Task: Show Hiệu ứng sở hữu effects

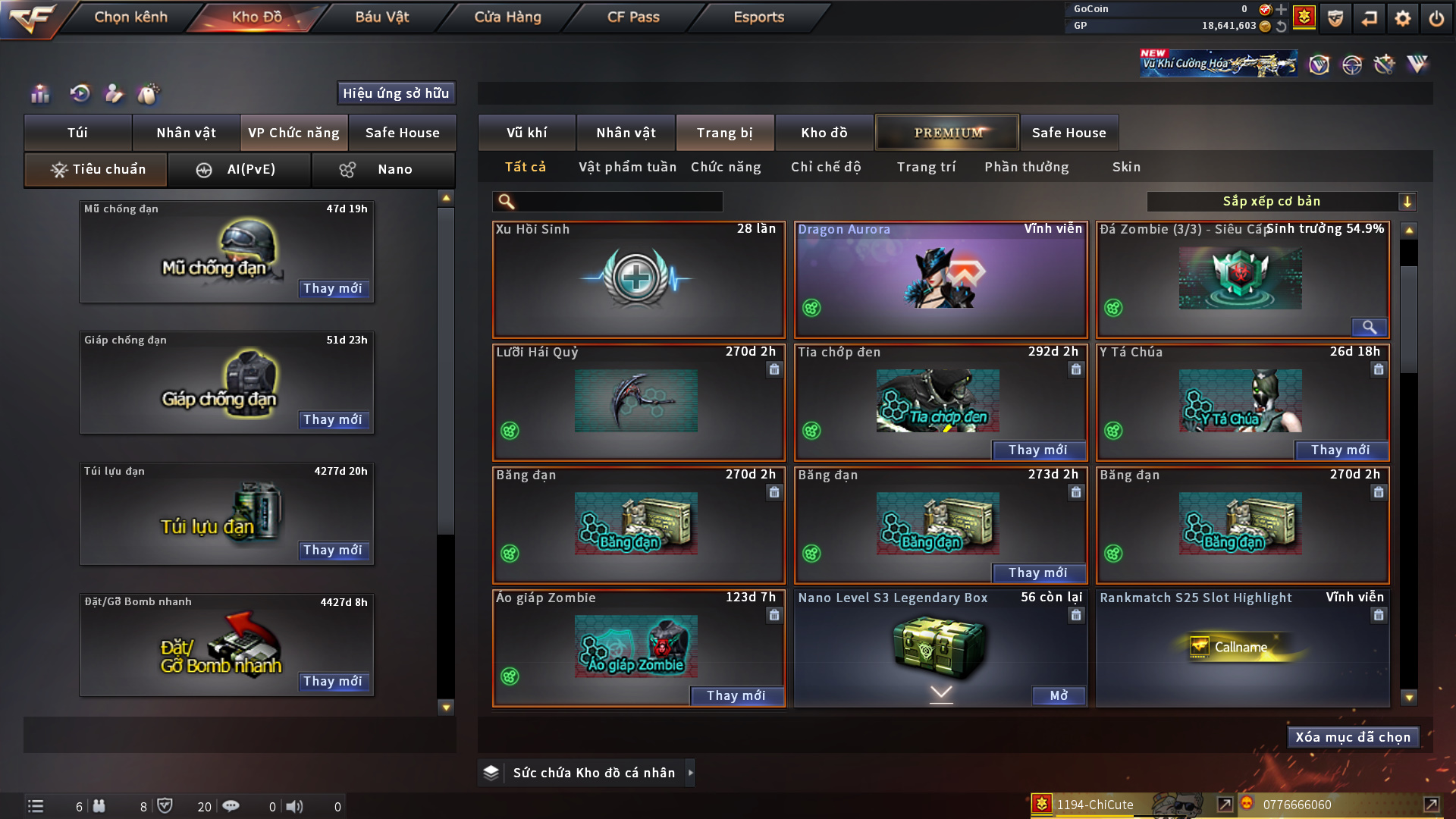Action: (396, 93)
